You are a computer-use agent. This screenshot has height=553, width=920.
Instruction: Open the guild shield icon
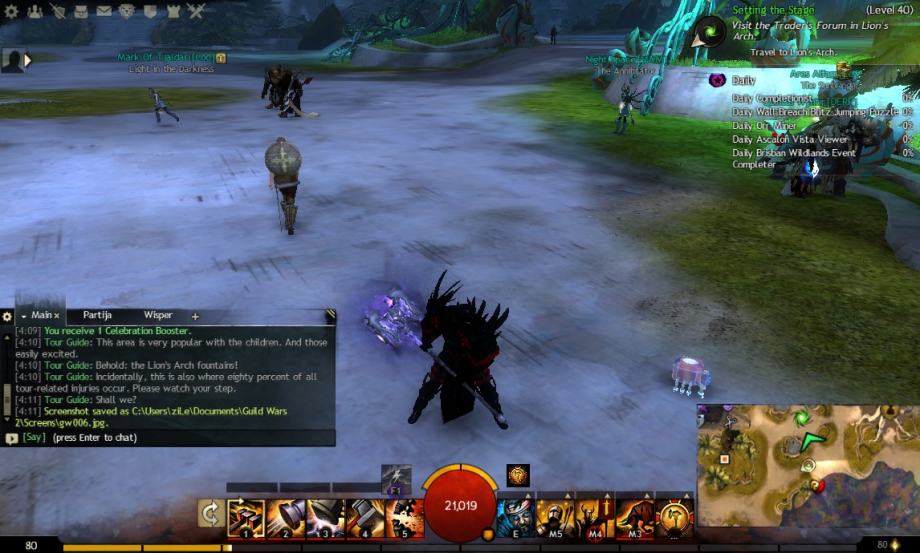click(x=150, y=11)
